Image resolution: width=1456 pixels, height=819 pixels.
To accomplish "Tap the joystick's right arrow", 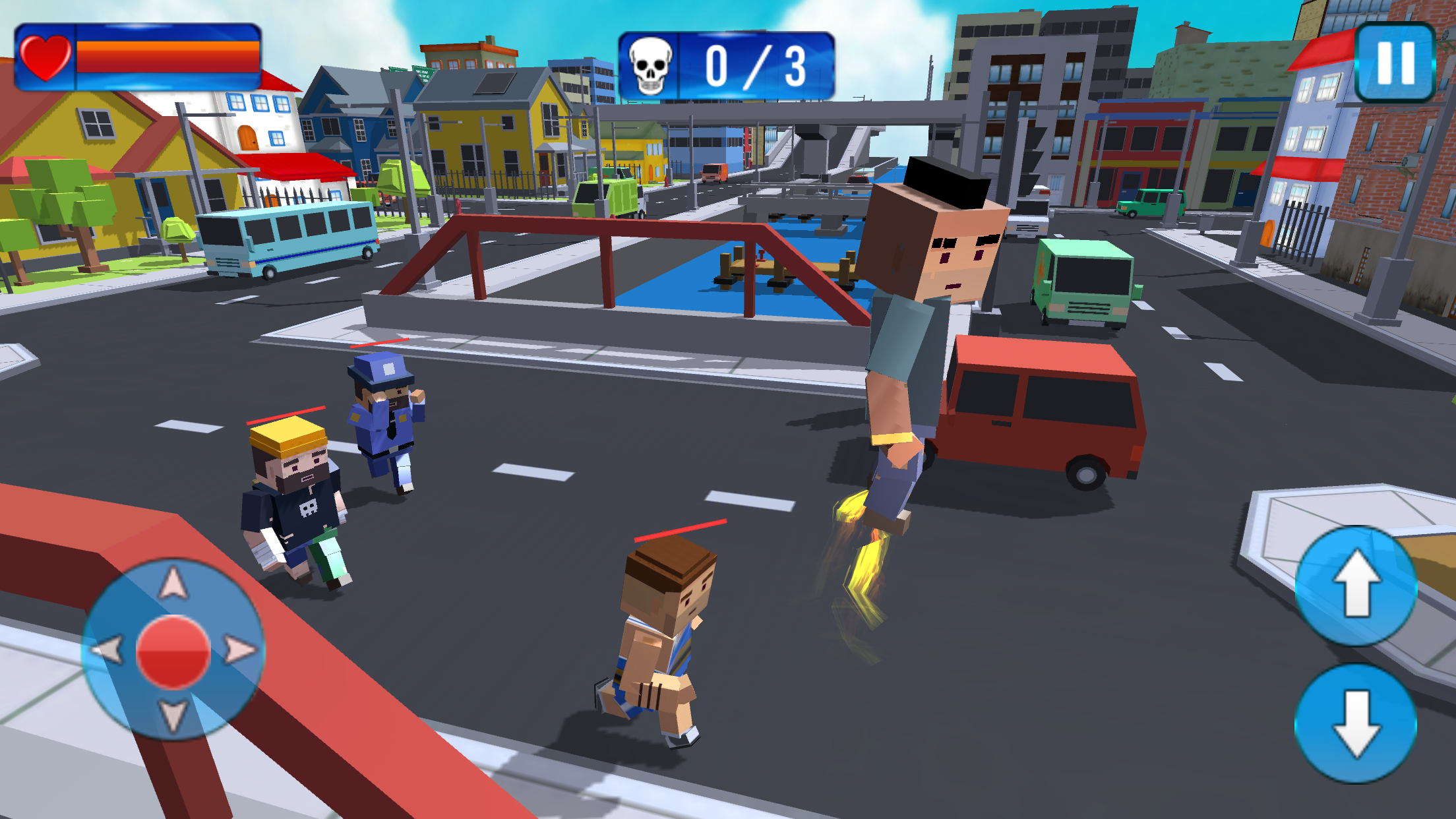I will (x=239, y=650).
